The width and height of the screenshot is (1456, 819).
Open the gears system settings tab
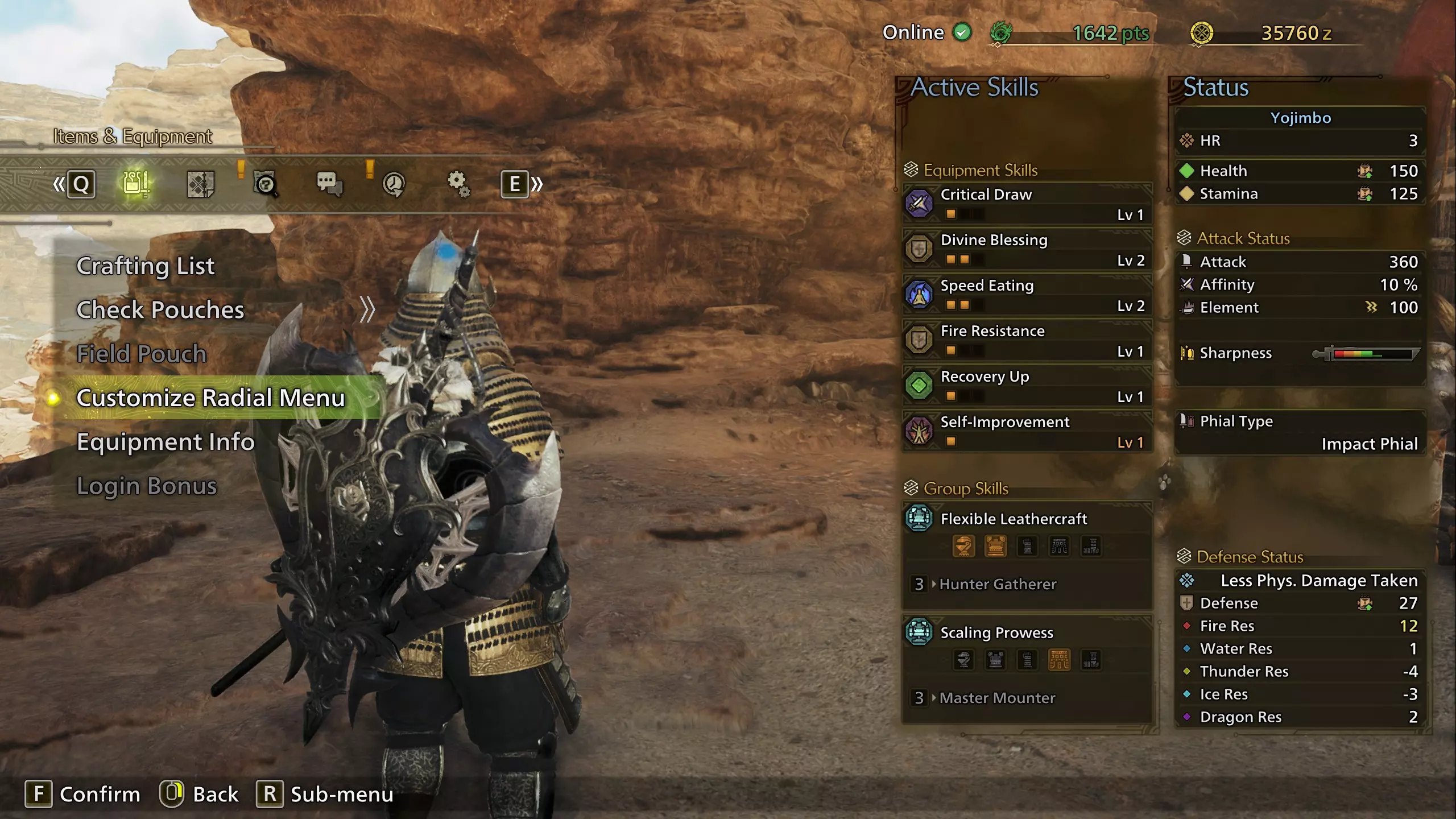[458, 184]
